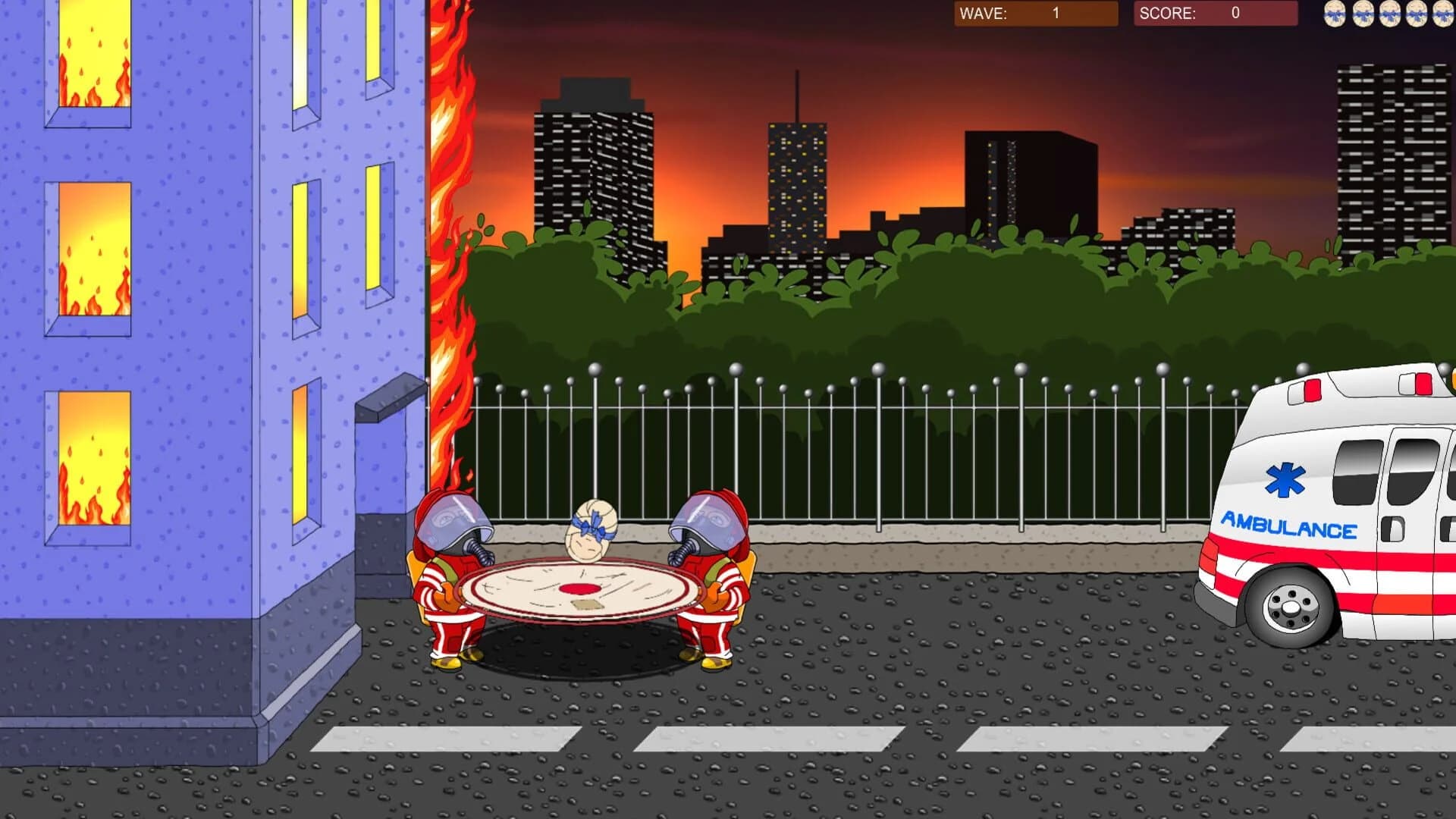This screenshot has height=819, width=1456.
Task: Click the falling baby with blue bow
Action: [590, 529]
